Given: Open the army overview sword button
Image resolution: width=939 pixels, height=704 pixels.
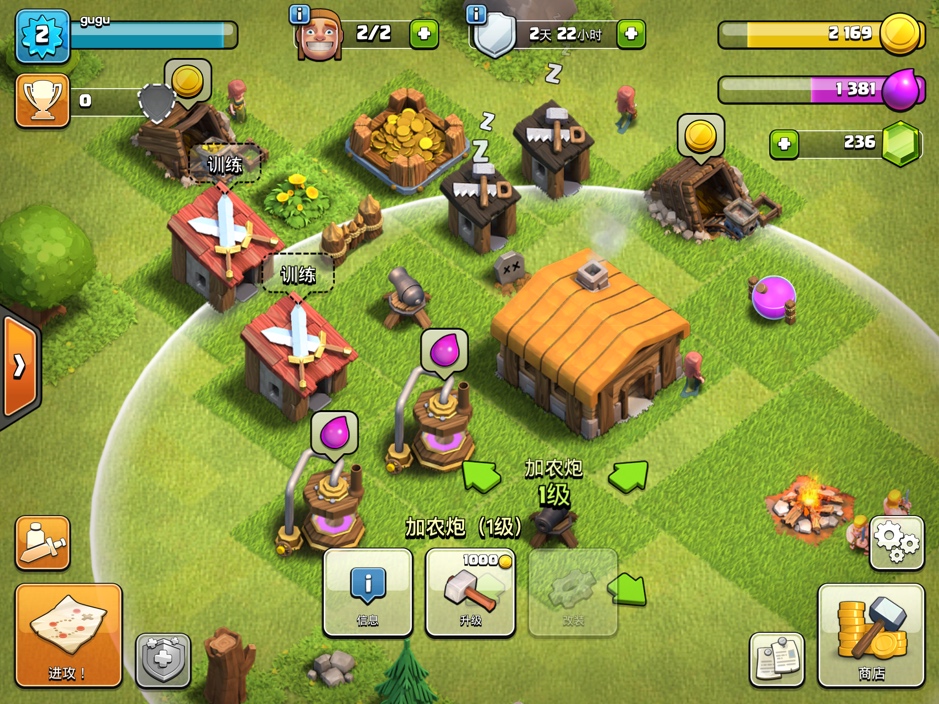Looking at the screenshot, I should pyautogui.click(x=42, y=543).
